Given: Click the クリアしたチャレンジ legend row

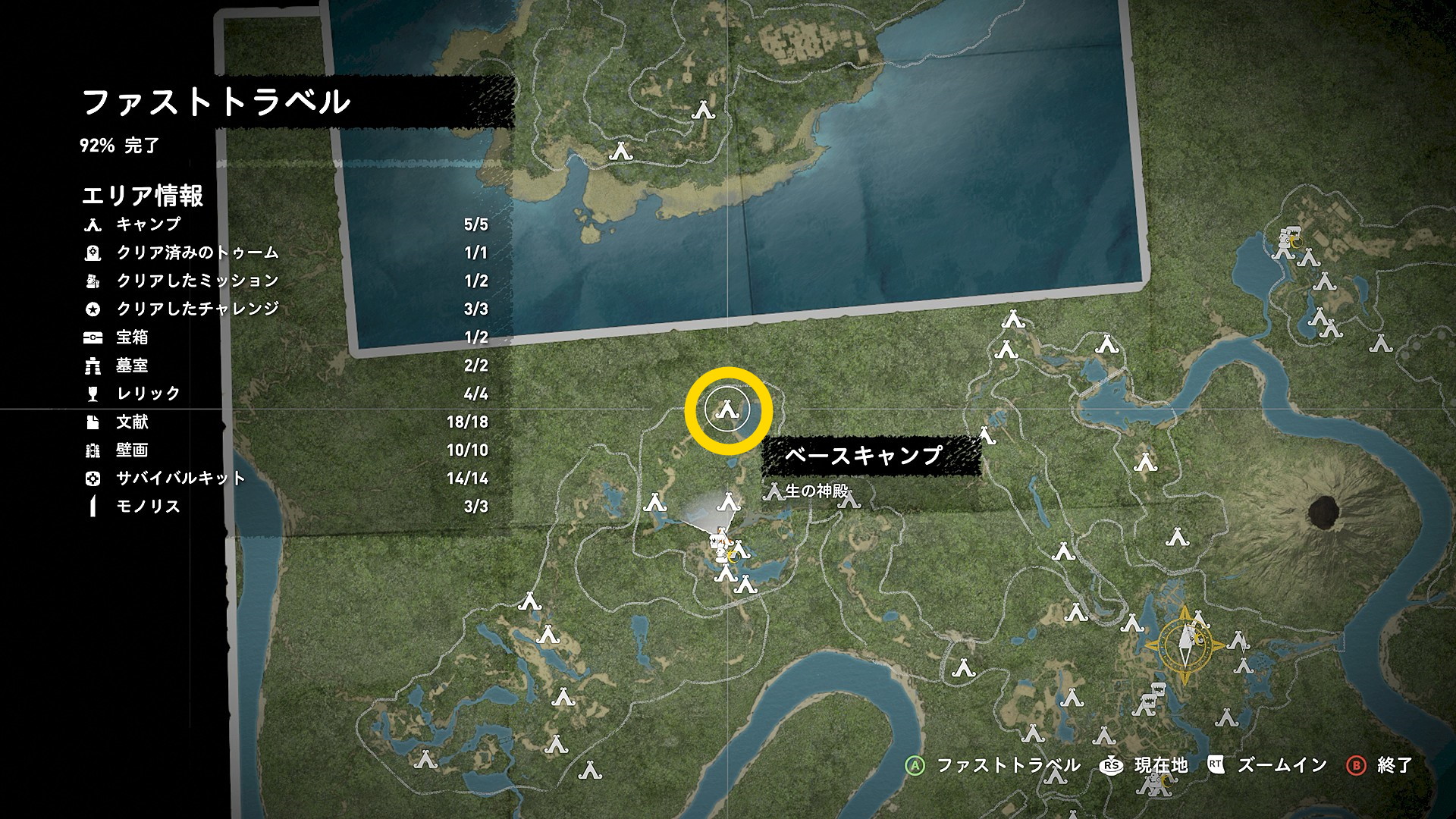Looking at the screenshot, I should 197,309.
